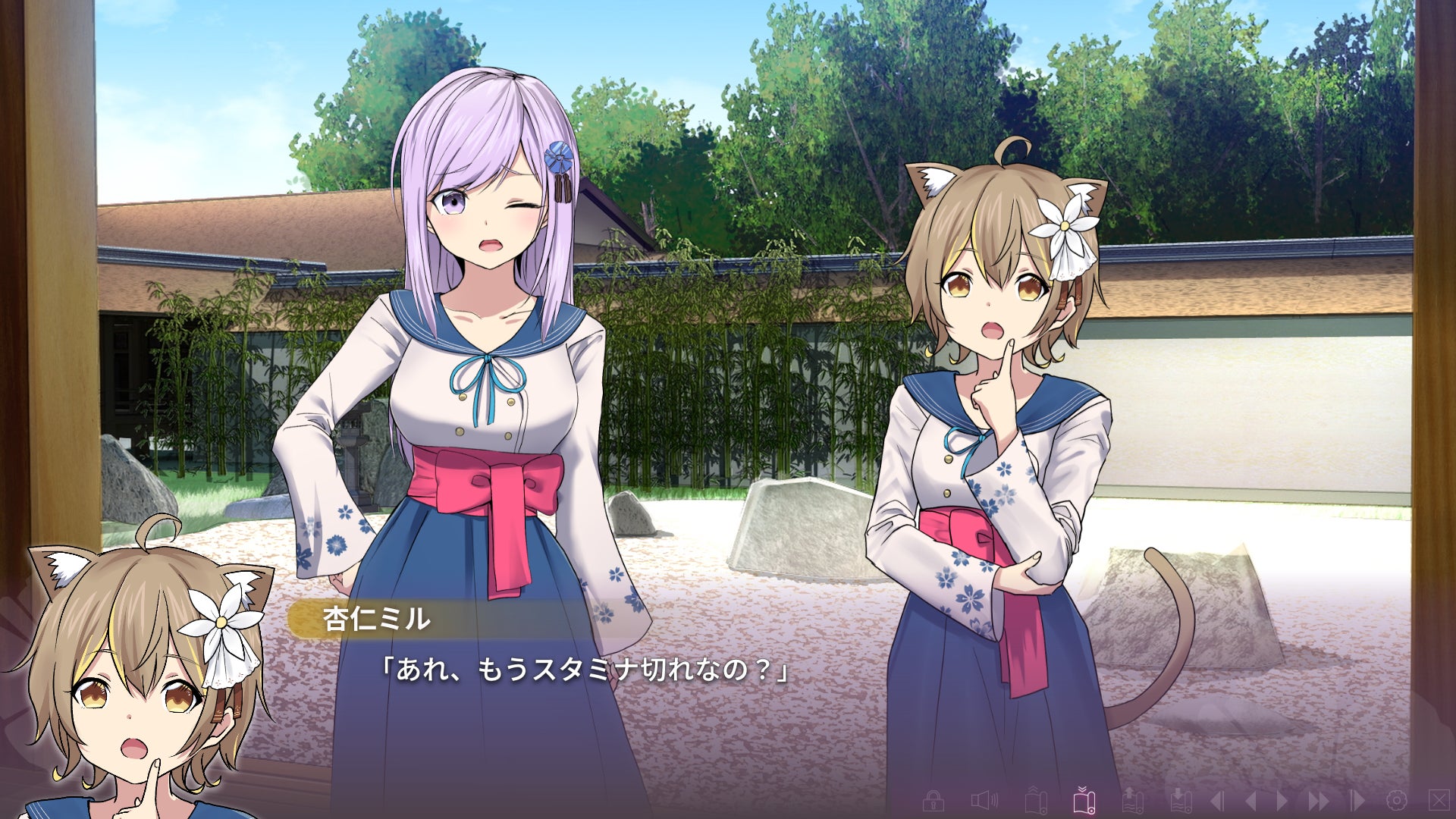Jump back with the left-arrow-and-bar icon
The height and width of the screenshot is (819, 1456).
[x=1217, y=800]
